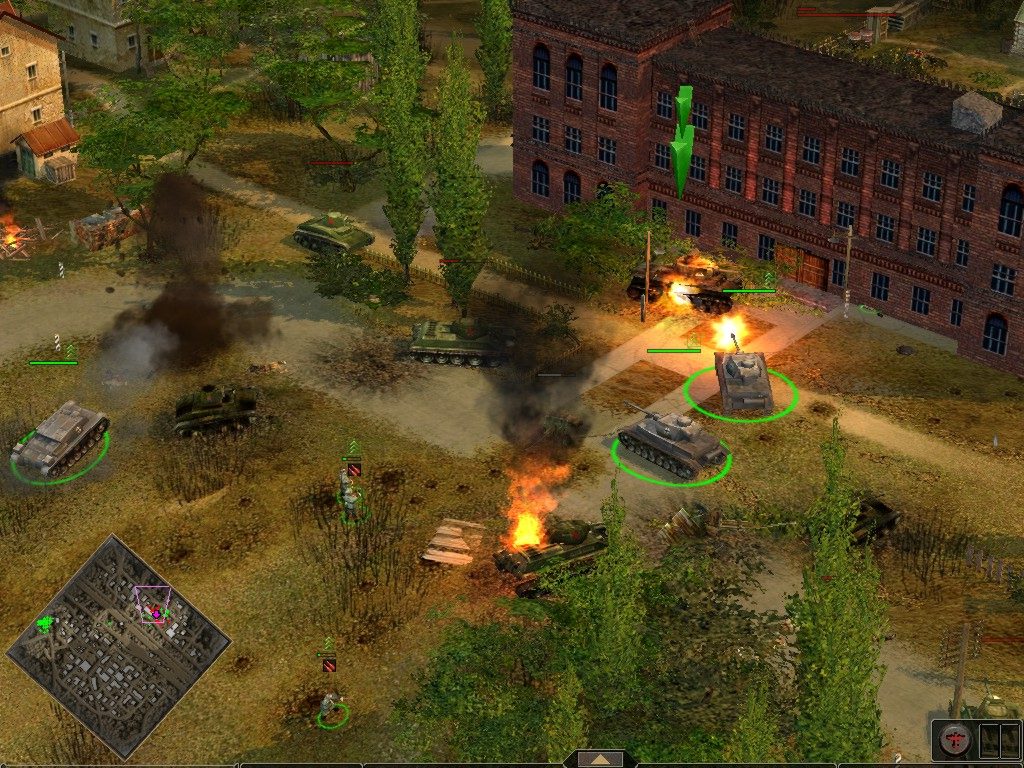Select the grey tank with the long gun

[x=670, y=443]
